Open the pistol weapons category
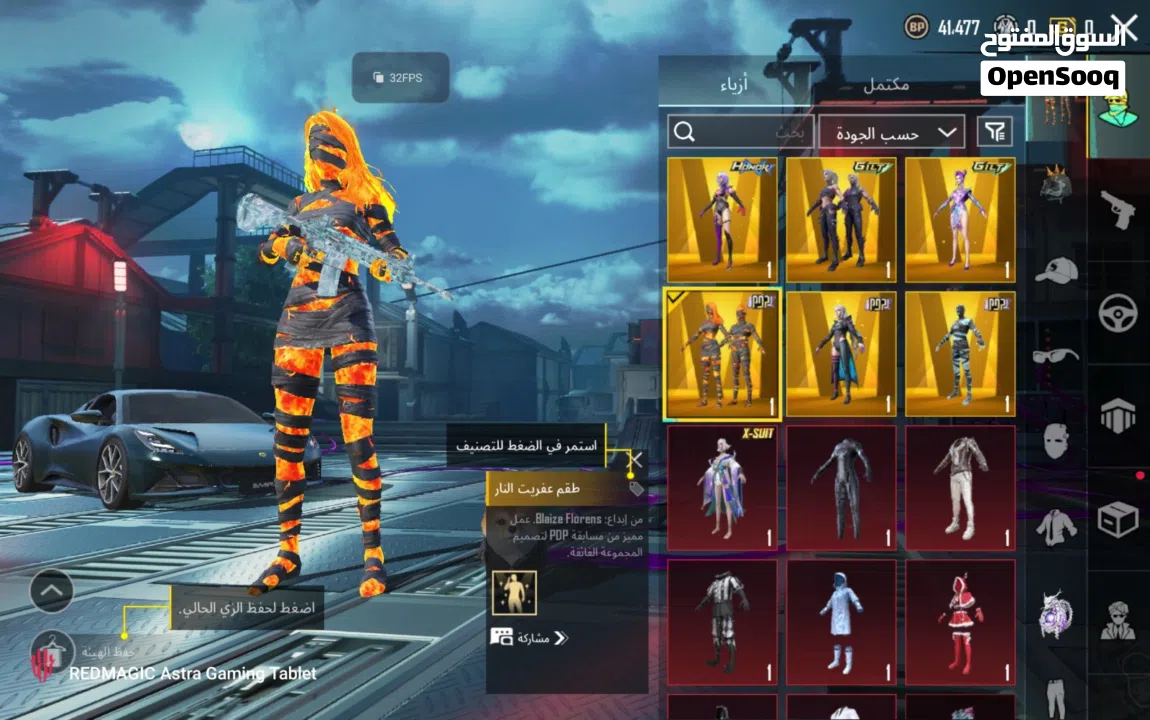This screenshot has width=1150, height=720. tap(1118, 210)
